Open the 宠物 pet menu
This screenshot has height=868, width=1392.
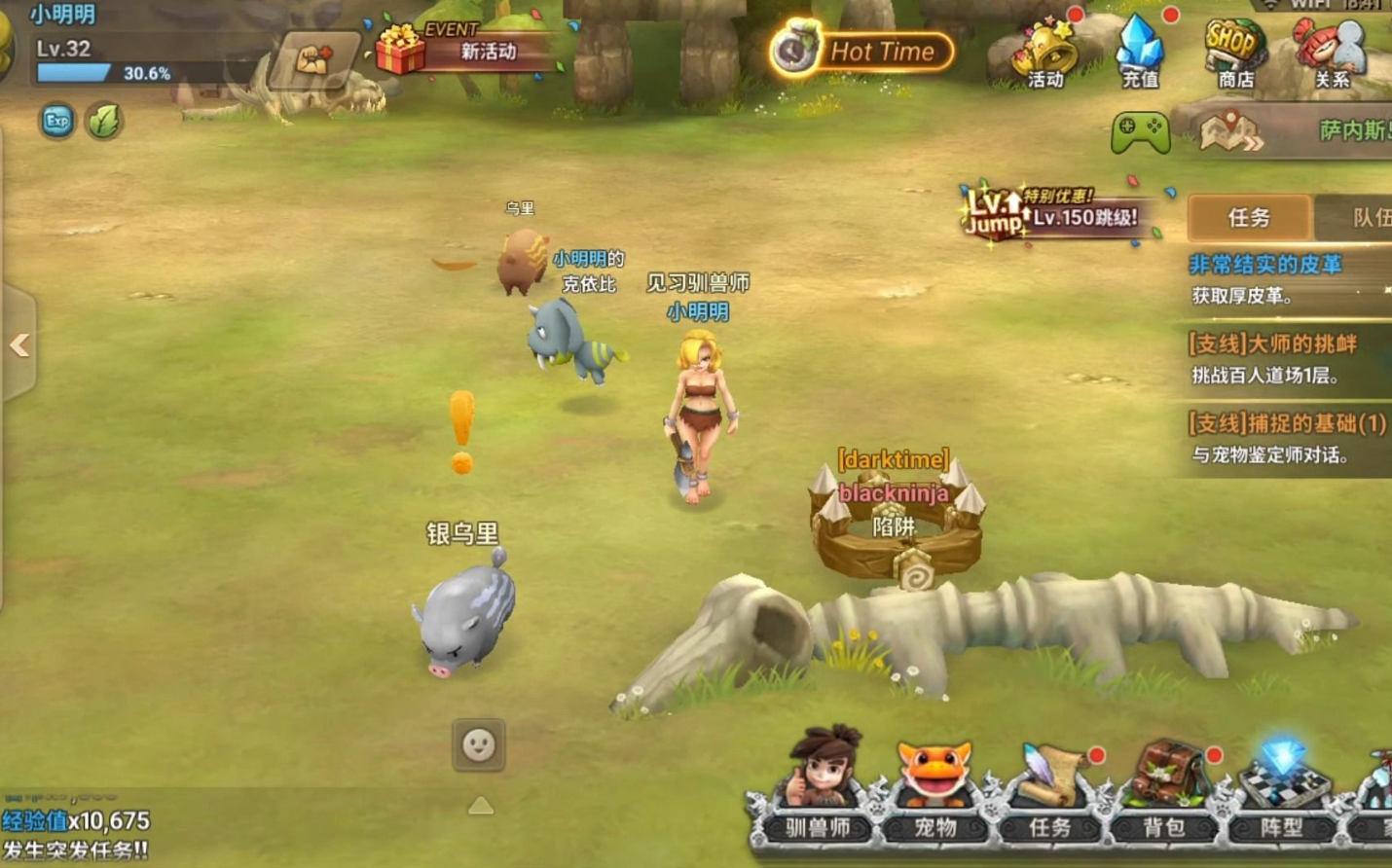coord(934,786)
